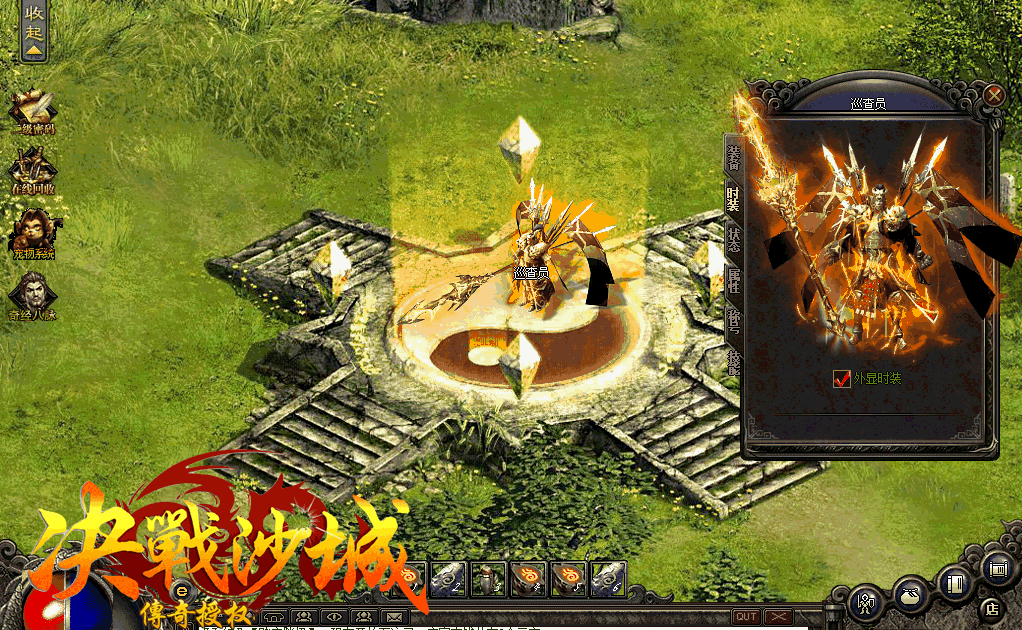The width and height of the screenshot is (1022, 630).
Task: Open the bag pouch button
Action: pos(909,595)
